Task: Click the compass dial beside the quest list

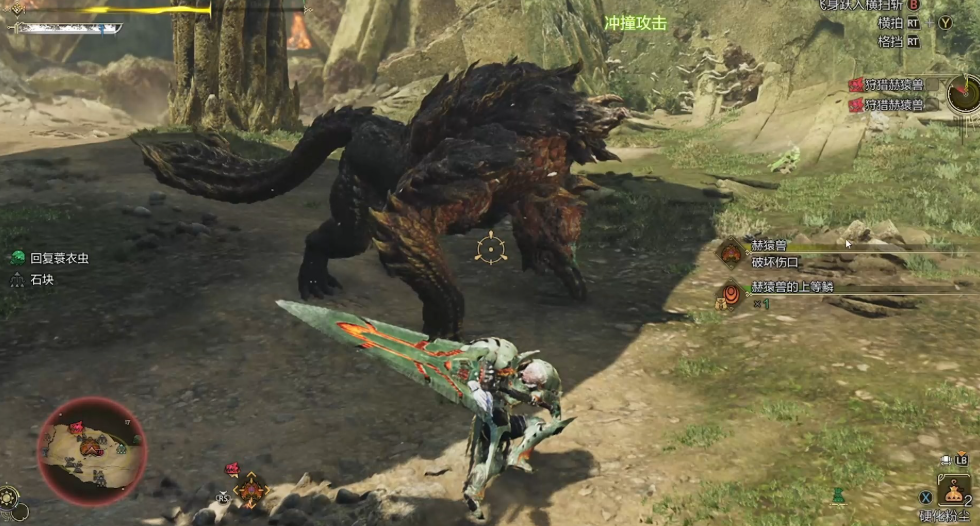Action: click(964, 95)
